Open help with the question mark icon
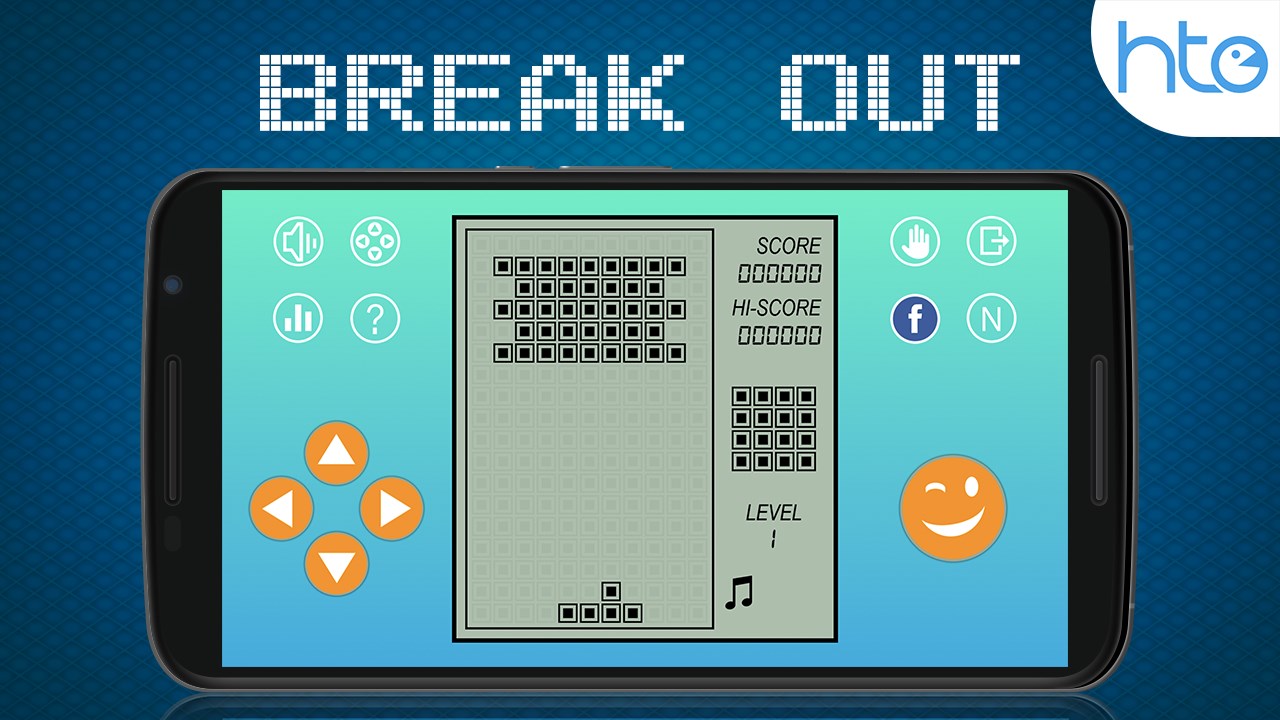 tap(375, 318)
